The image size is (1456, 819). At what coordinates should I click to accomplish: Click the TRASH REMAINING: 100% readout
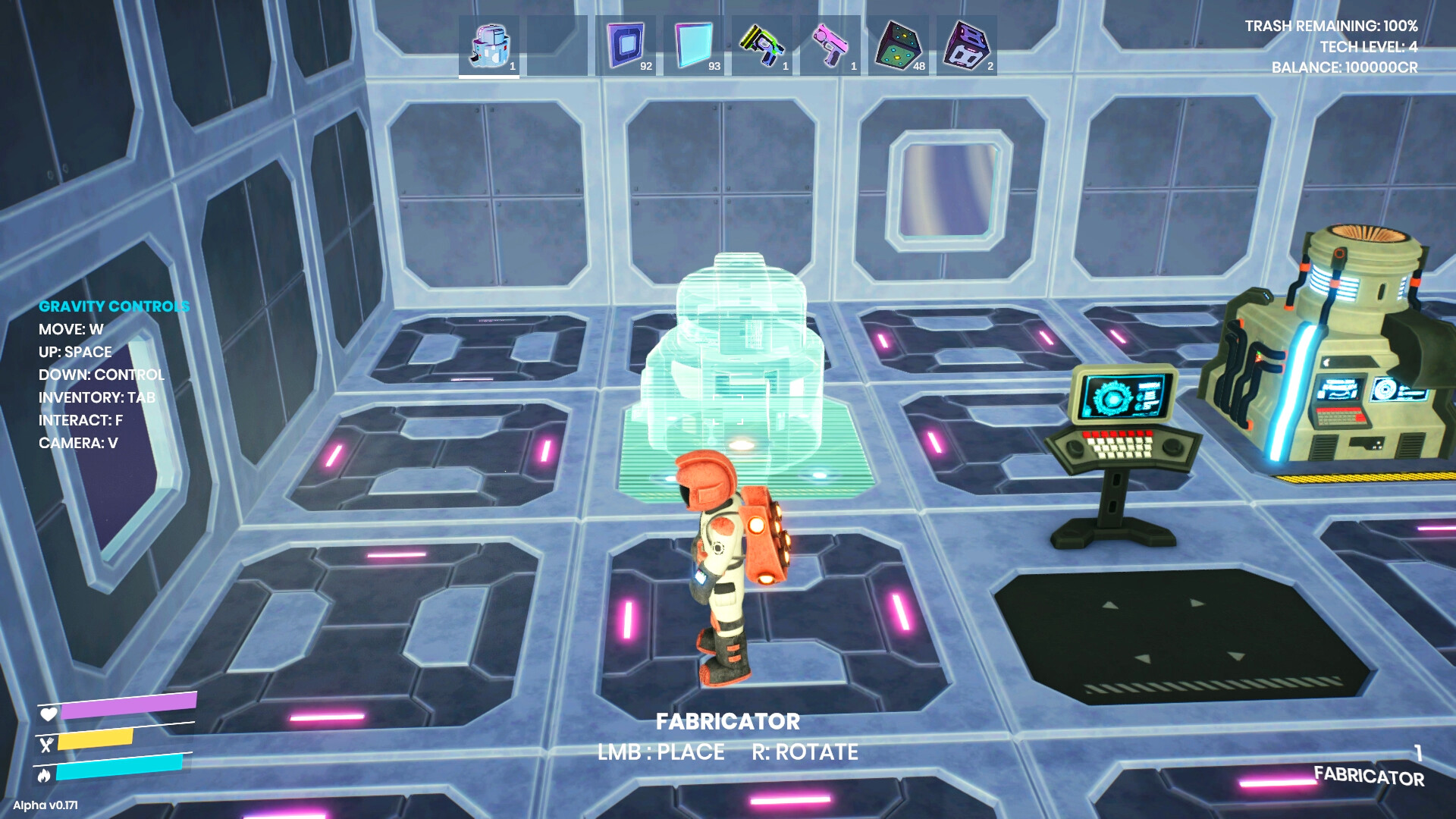point(1331,24)
